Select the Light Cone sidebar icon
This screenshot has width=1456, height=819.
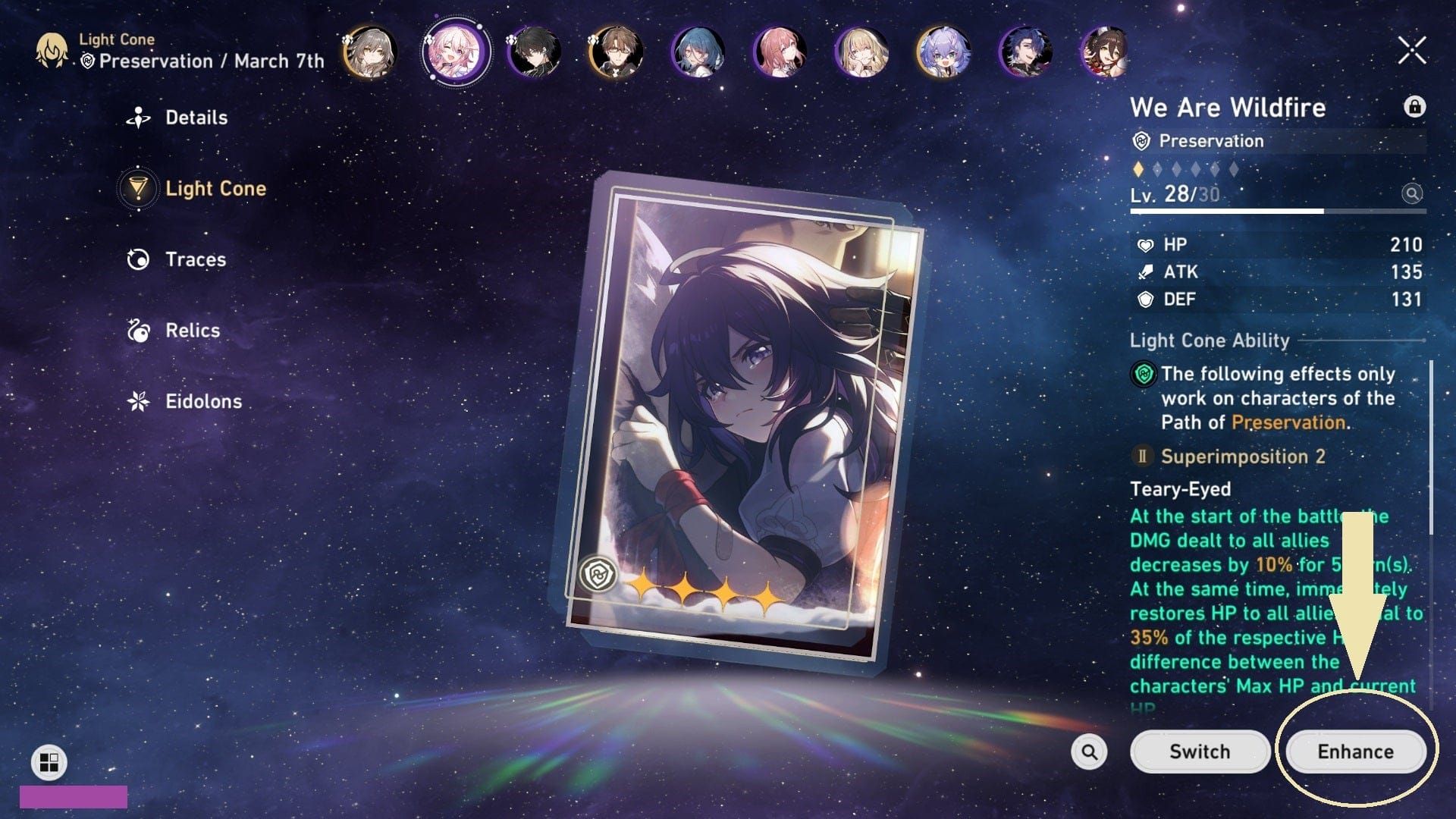(138, 189)
